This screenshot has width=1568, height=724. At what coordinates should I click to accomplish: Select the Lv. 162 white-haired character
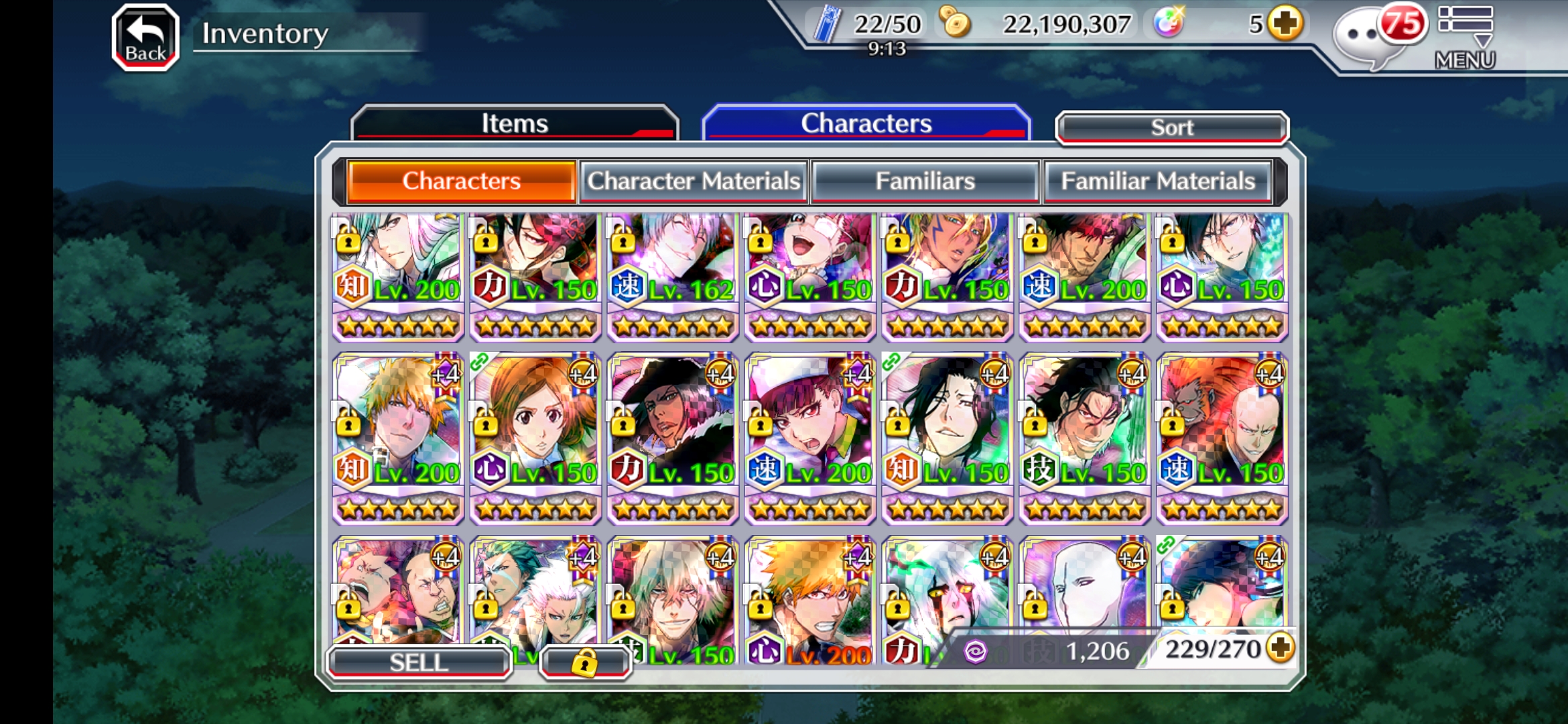click(x=673, y=275)
